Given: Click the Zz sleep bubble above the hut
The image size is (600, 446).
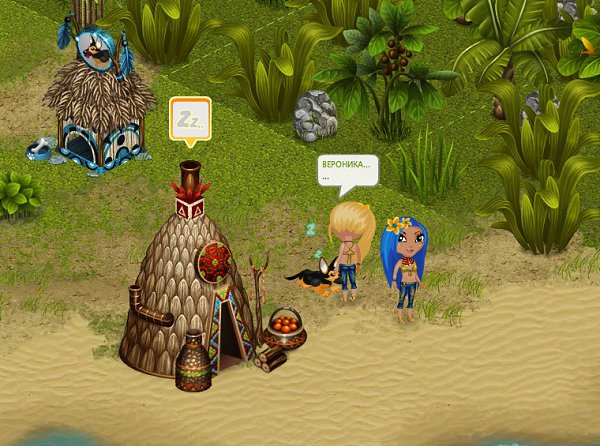Looking at the screenshot, I should click(x=190, y=118).
